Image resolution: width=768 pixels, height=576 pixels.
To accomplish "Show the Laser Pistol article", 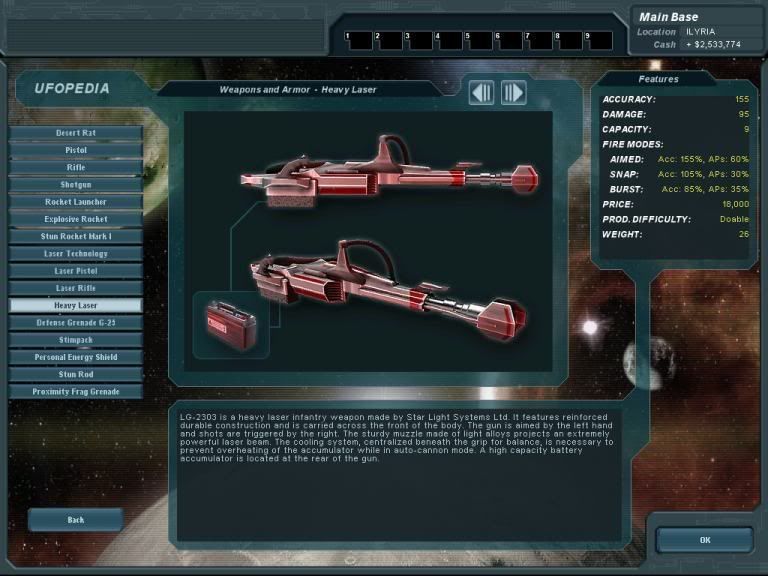I will tap(76, 271).
